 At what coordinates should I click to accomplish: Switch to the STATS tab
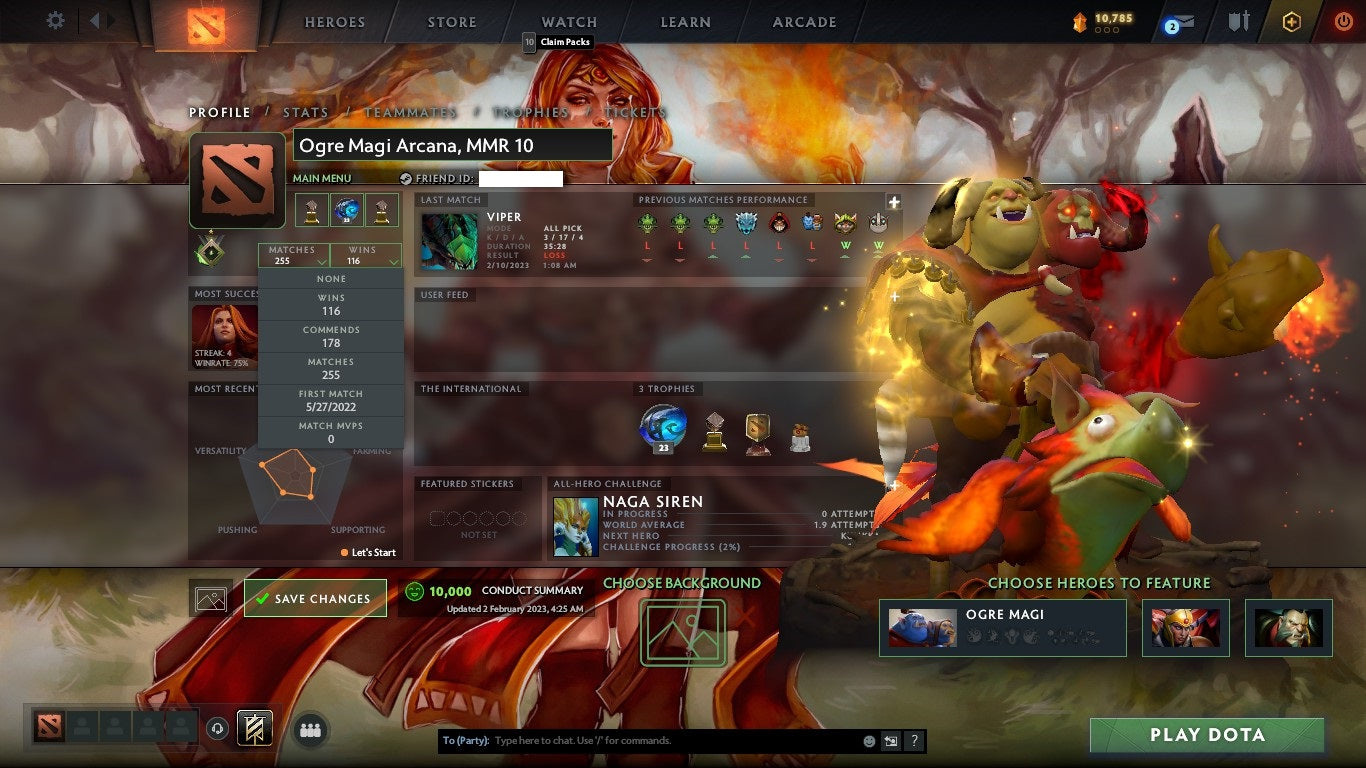pos(306,112)
